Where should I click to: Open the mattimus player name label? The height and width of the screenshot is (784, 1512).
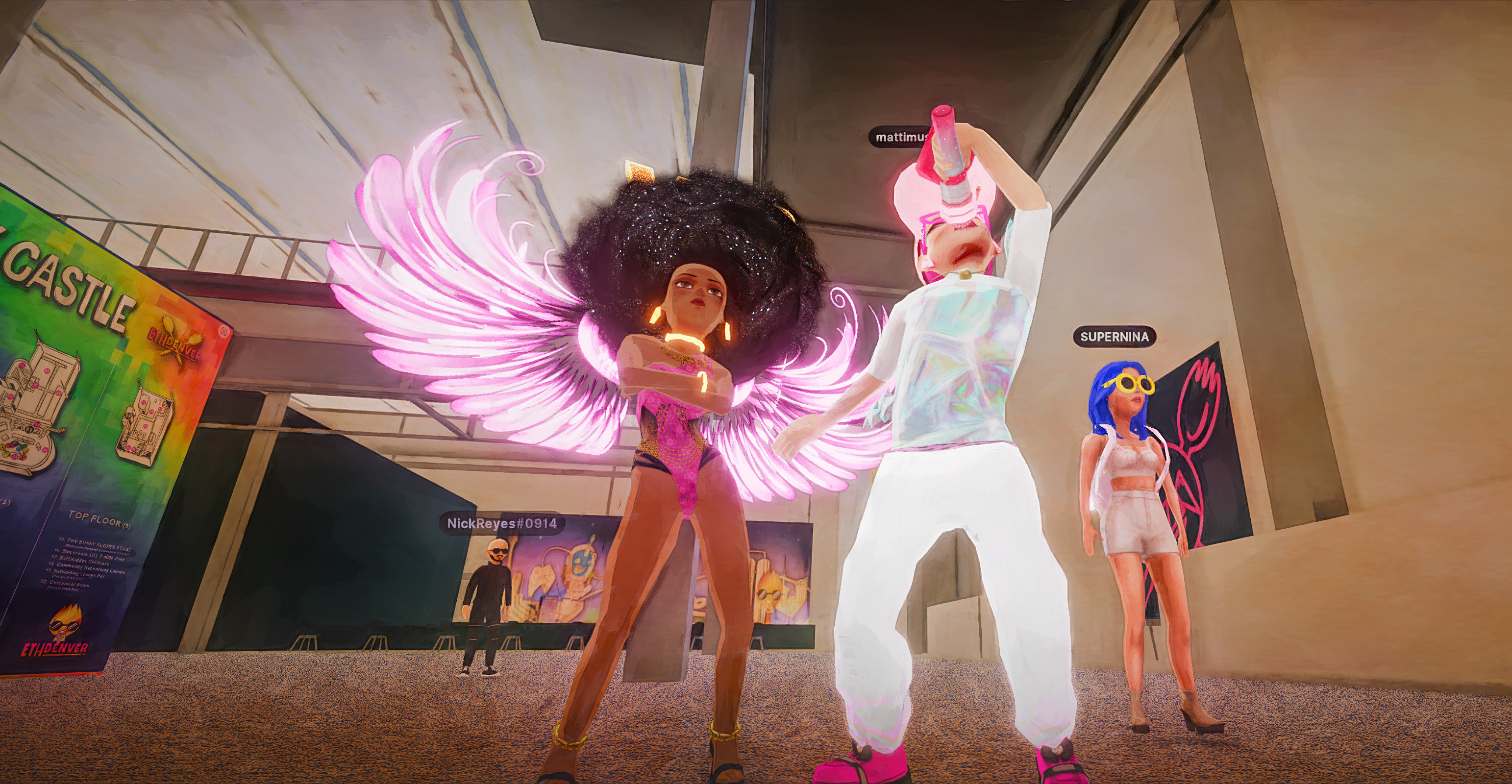point(900,137)
